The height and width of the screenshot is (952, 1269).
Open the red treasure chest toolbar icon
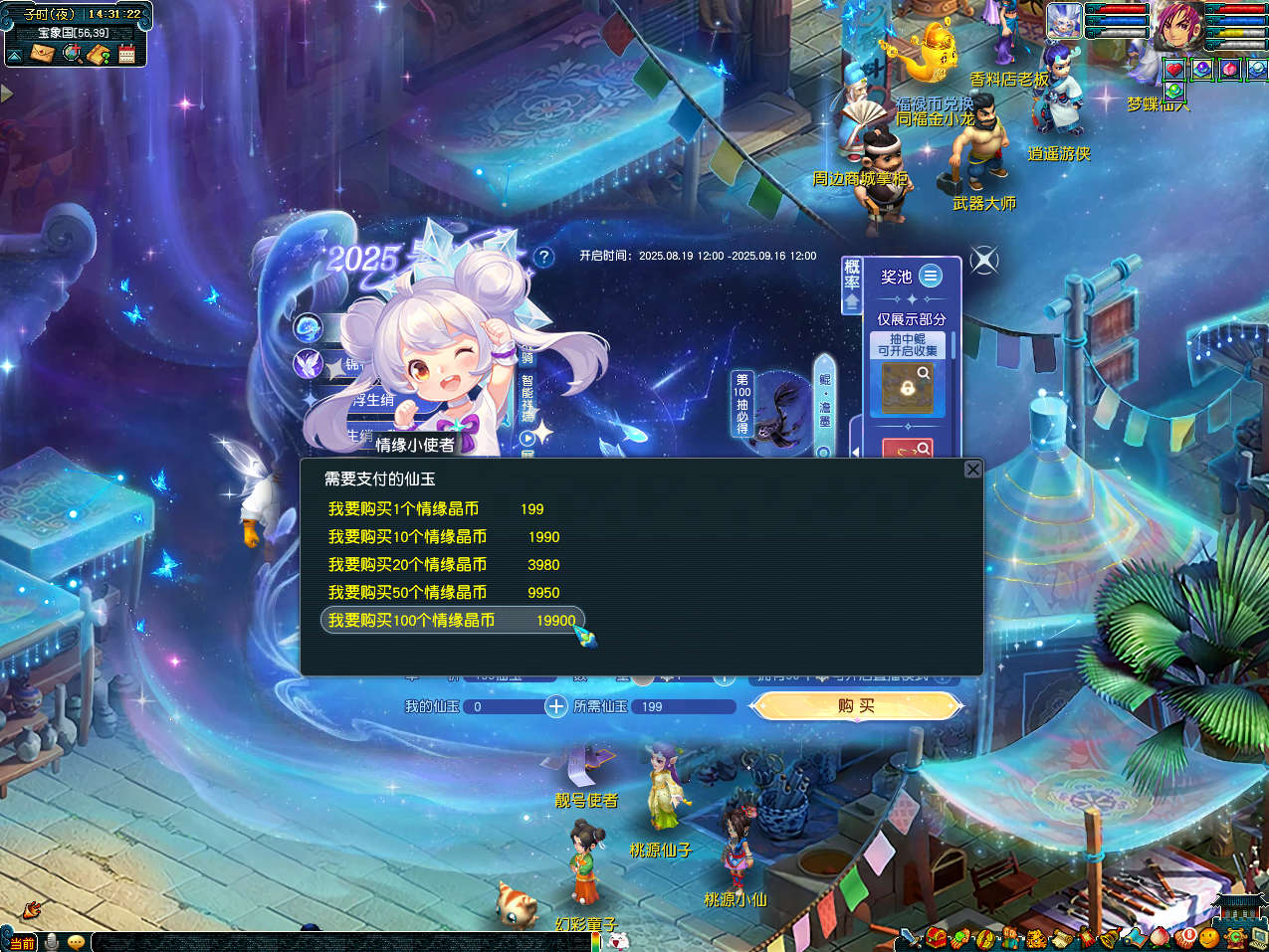click(936, 937)
